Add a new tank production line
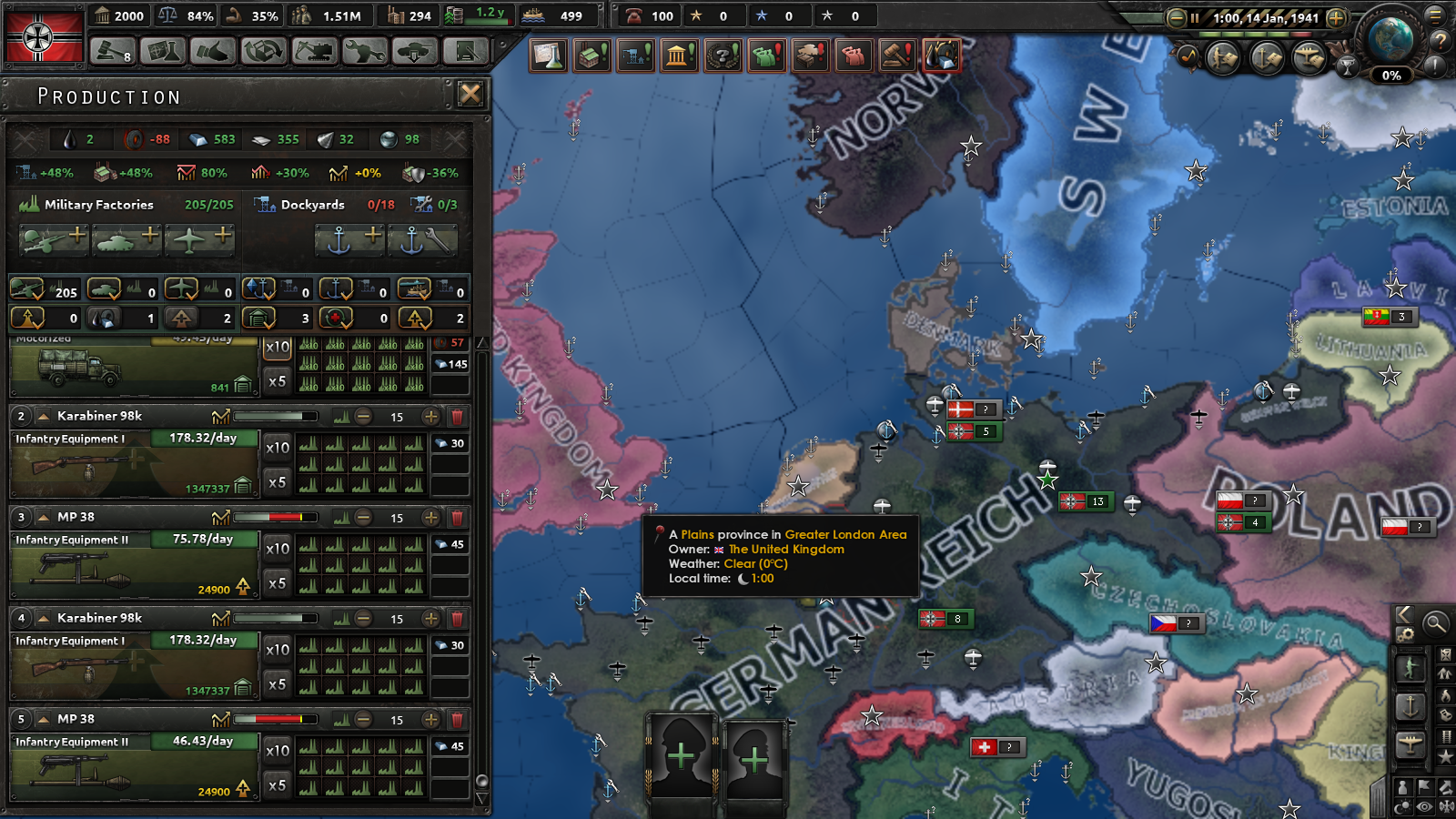Screen dimensions: 1456x819 click(x=128, y=239)
